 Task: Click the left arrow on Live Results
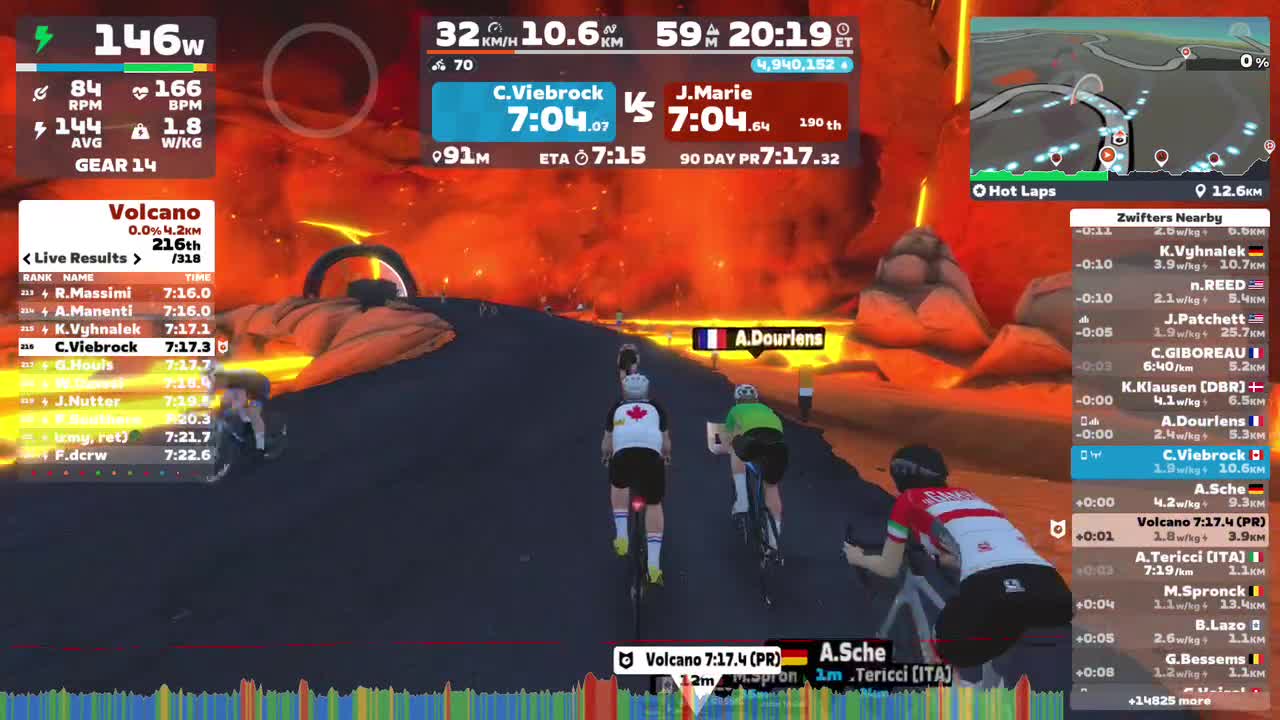click(x=26, y=258)
